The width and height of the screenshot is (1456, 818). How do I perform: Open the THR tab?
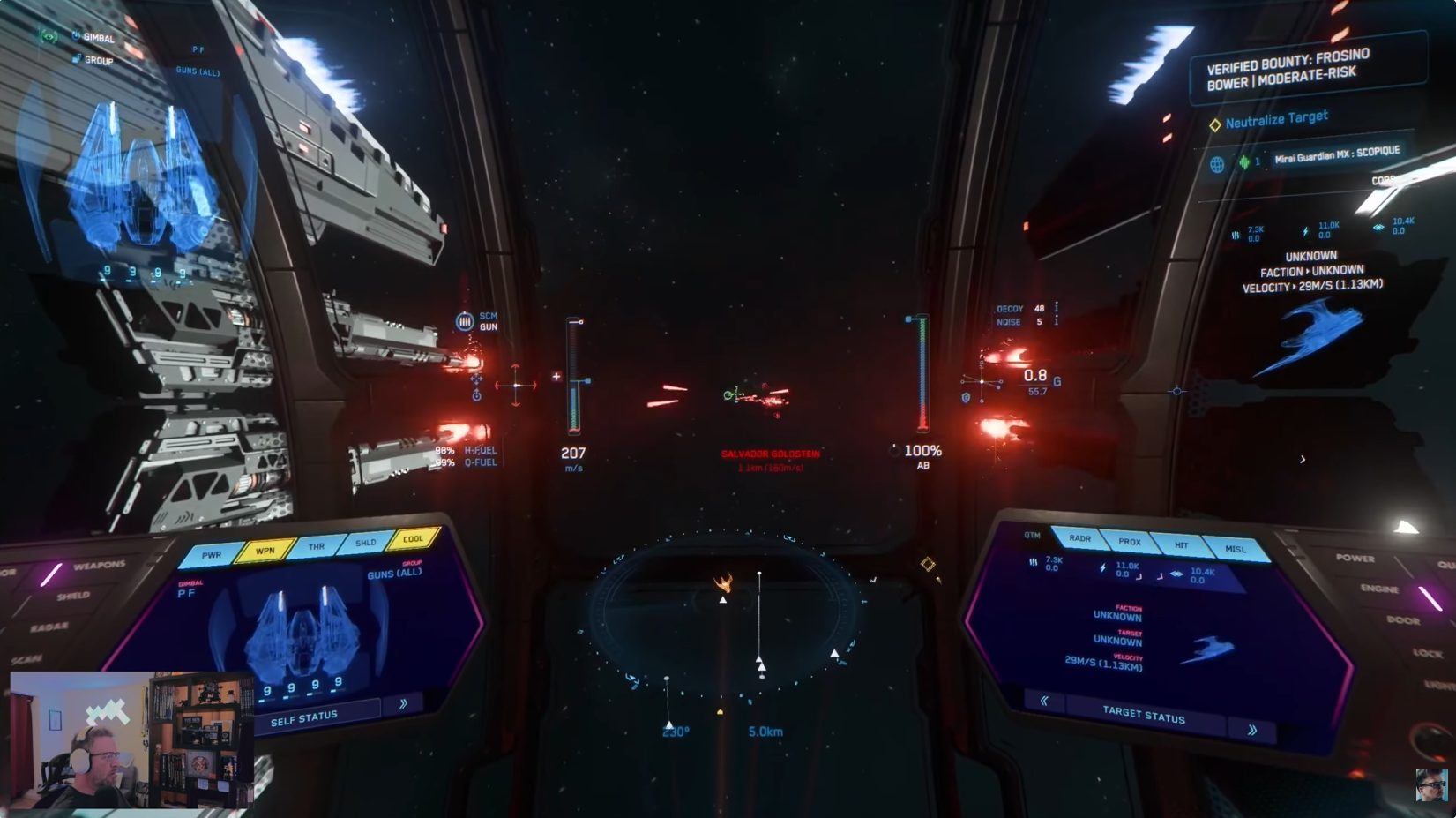pos(316,546)
